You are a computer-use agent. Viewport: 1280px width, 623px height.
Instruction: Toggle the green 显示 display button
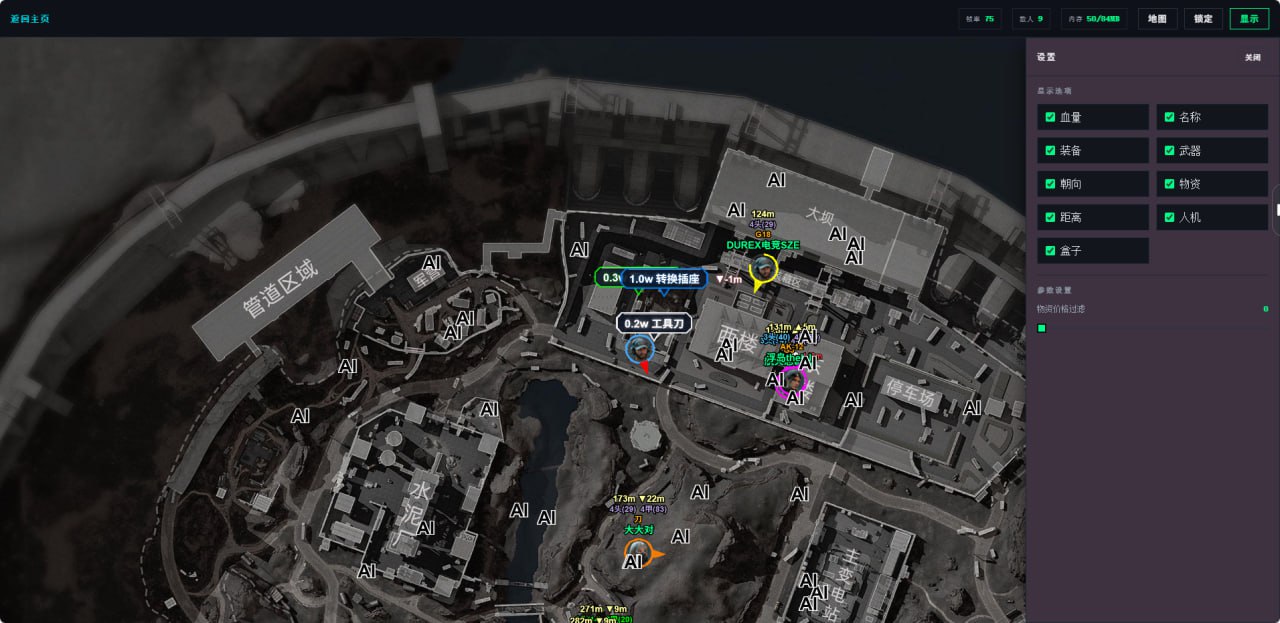pos(1249,18)
